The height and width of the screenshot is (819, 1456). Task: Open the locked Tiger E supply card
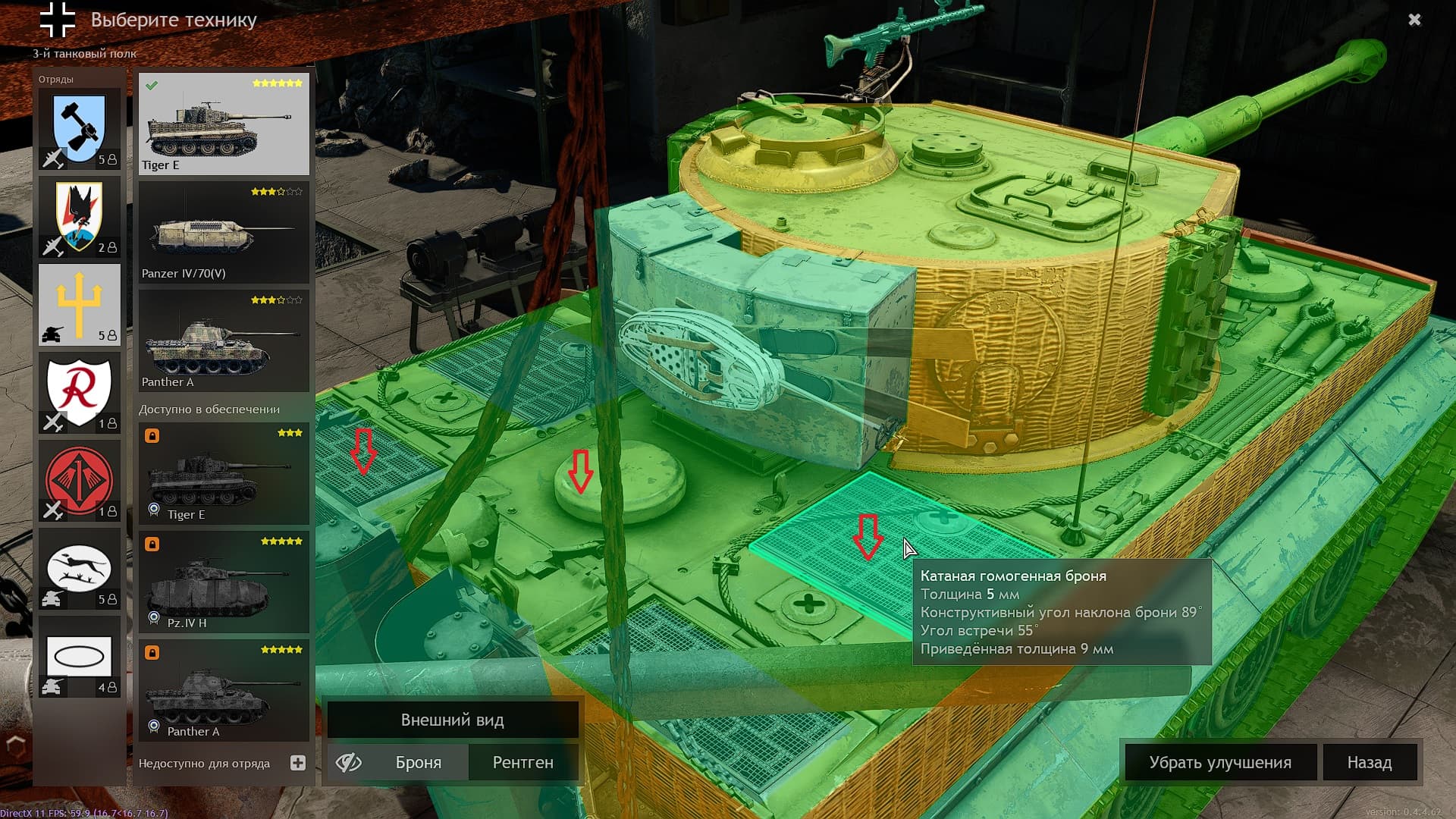(224, 474)
